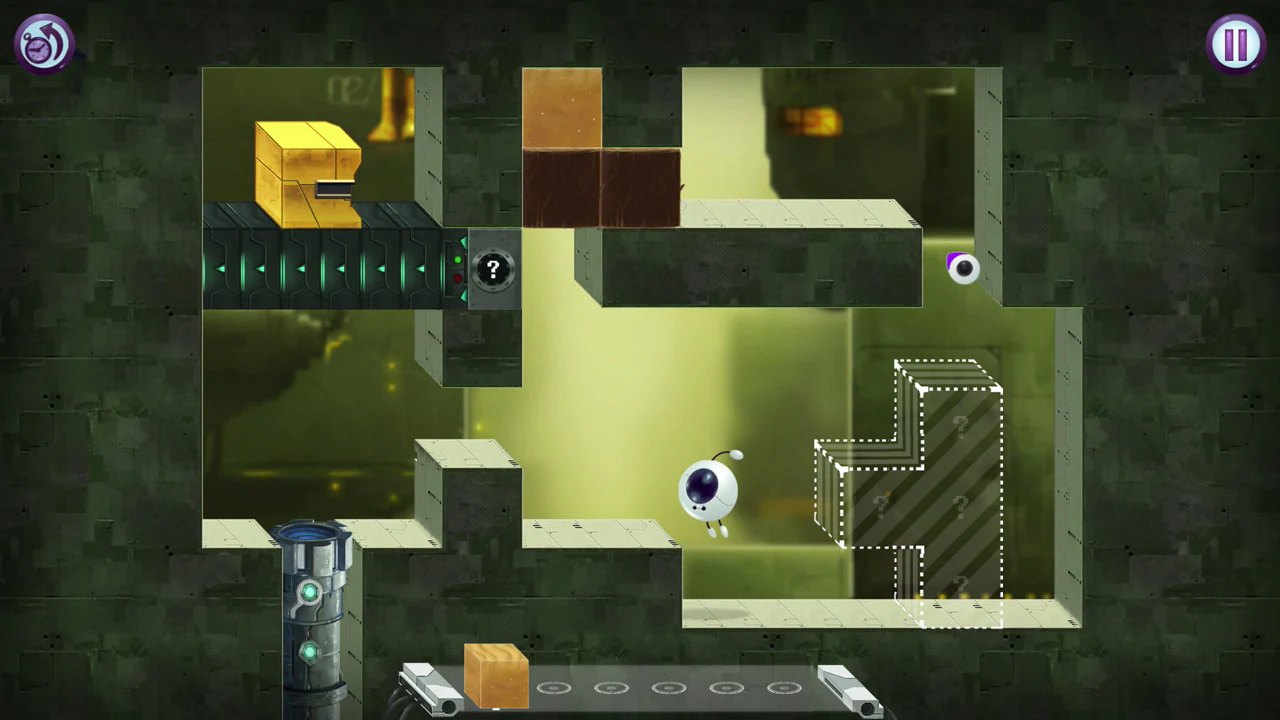This screenshot has height=720, width=1280.
Task: Open the pause menu
Action: tap(1236, 42)
